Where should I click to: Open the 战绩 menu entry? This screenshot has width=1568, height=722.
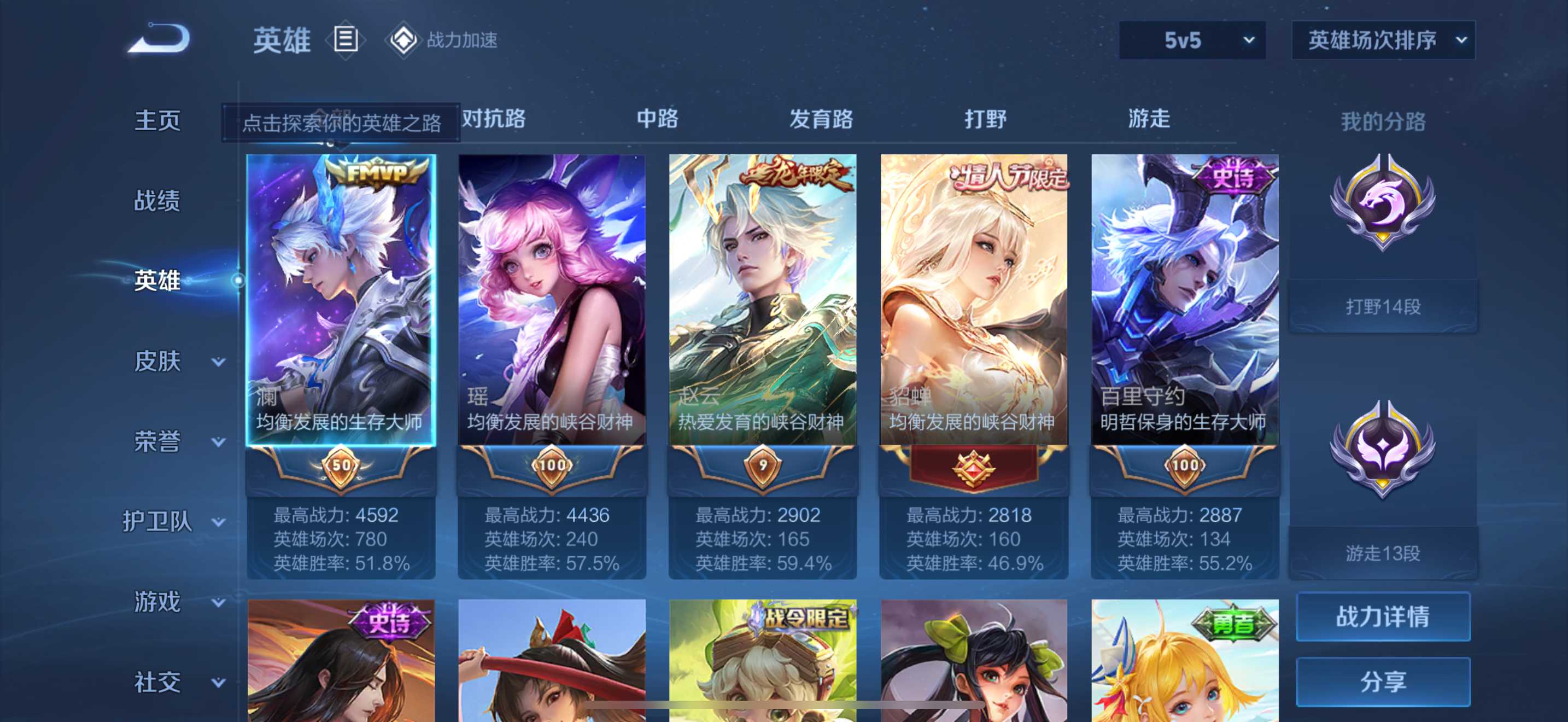[x=157, y=201]
